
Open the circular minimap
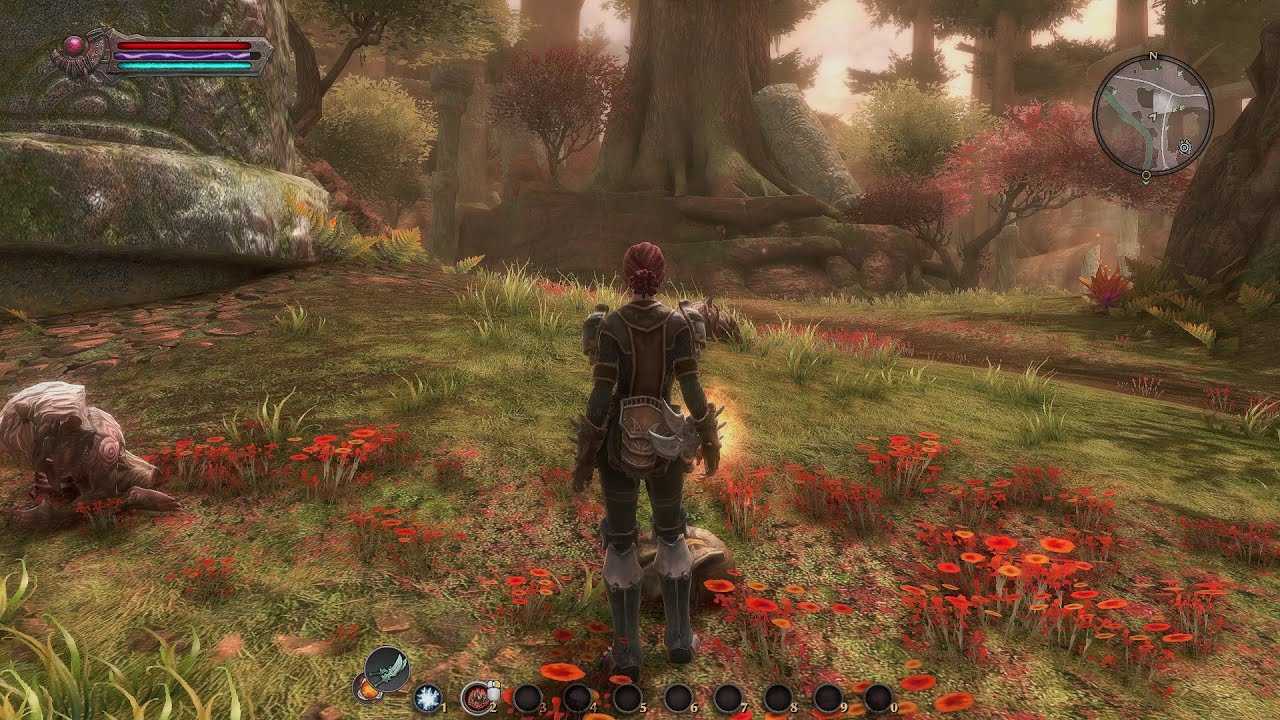click(x=1152, y=114)
